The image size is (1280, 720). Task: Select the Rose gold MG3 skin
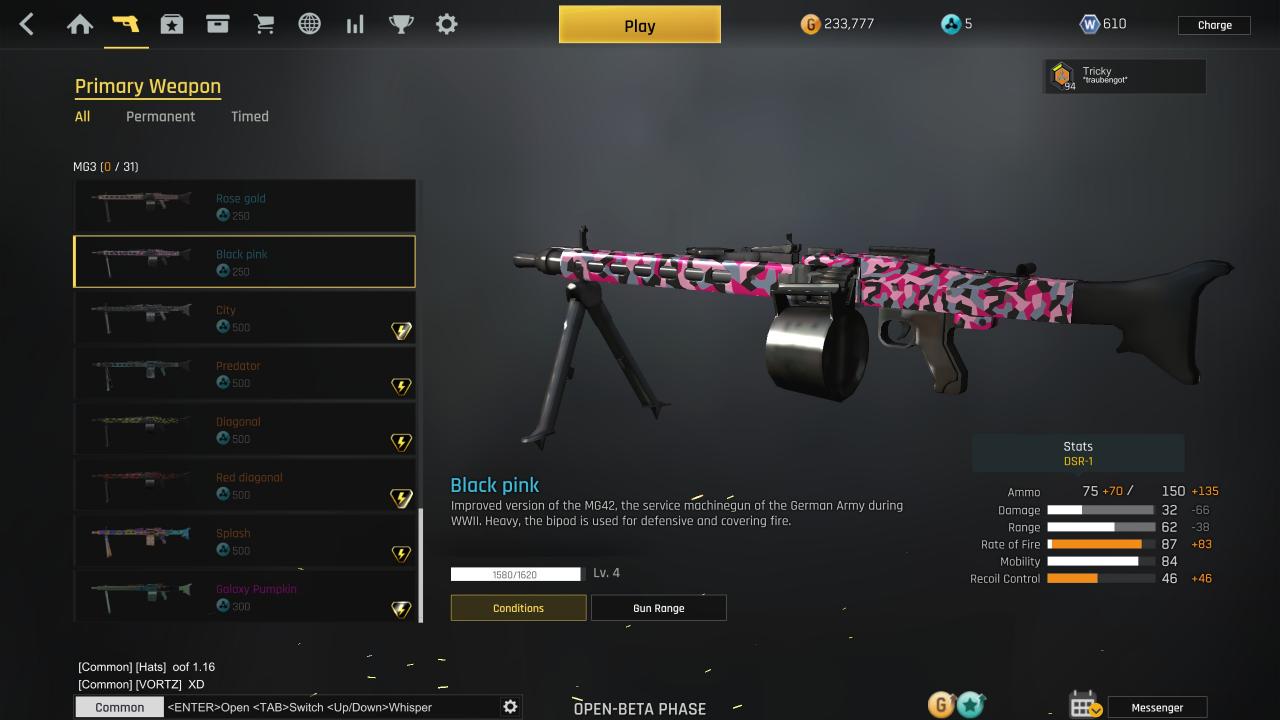[x=244, y=206]
